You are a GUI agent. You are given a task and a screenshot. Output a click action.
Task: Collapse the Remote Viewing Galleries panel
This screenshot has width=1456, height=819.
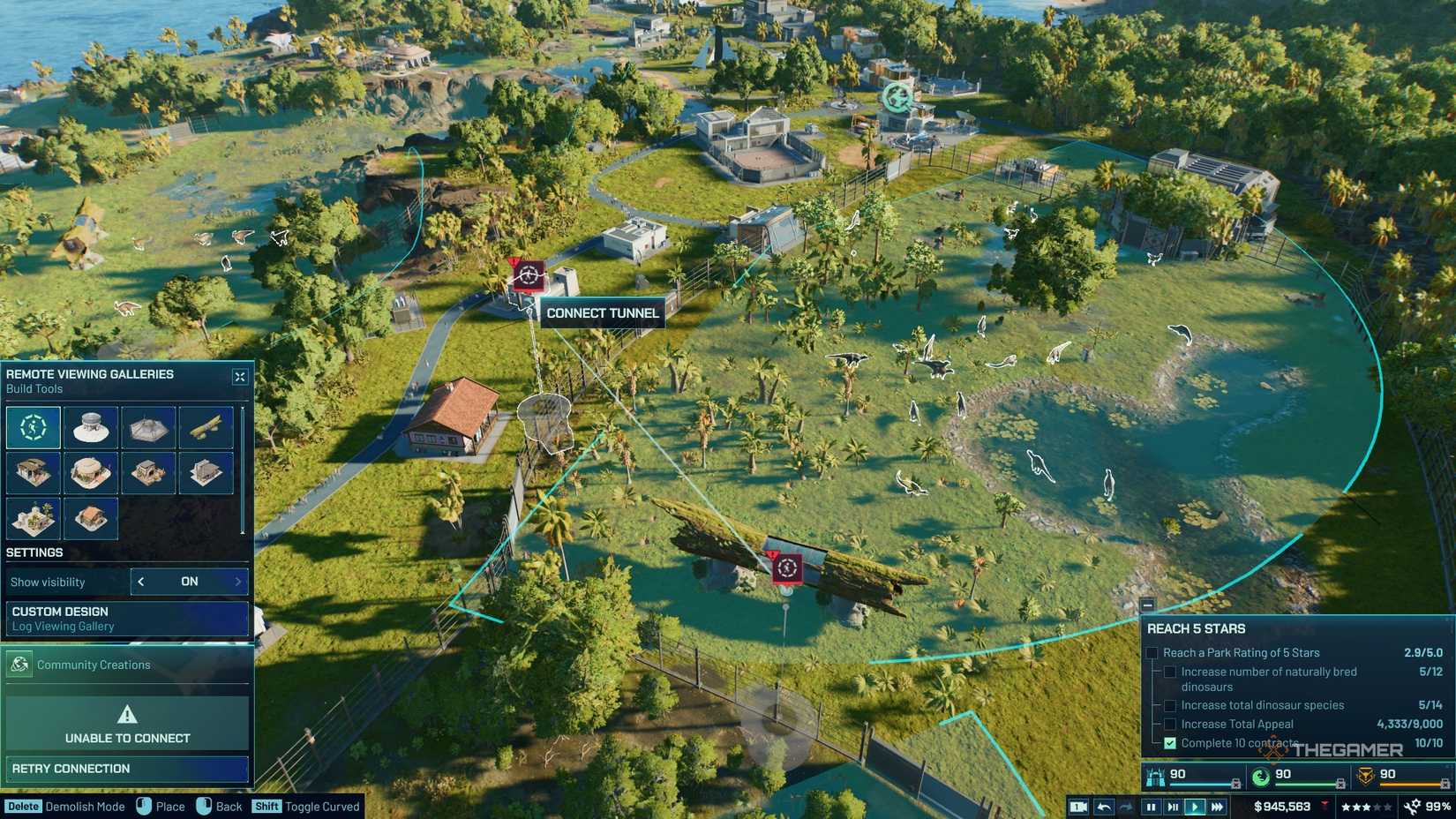[x=239, y=376]
